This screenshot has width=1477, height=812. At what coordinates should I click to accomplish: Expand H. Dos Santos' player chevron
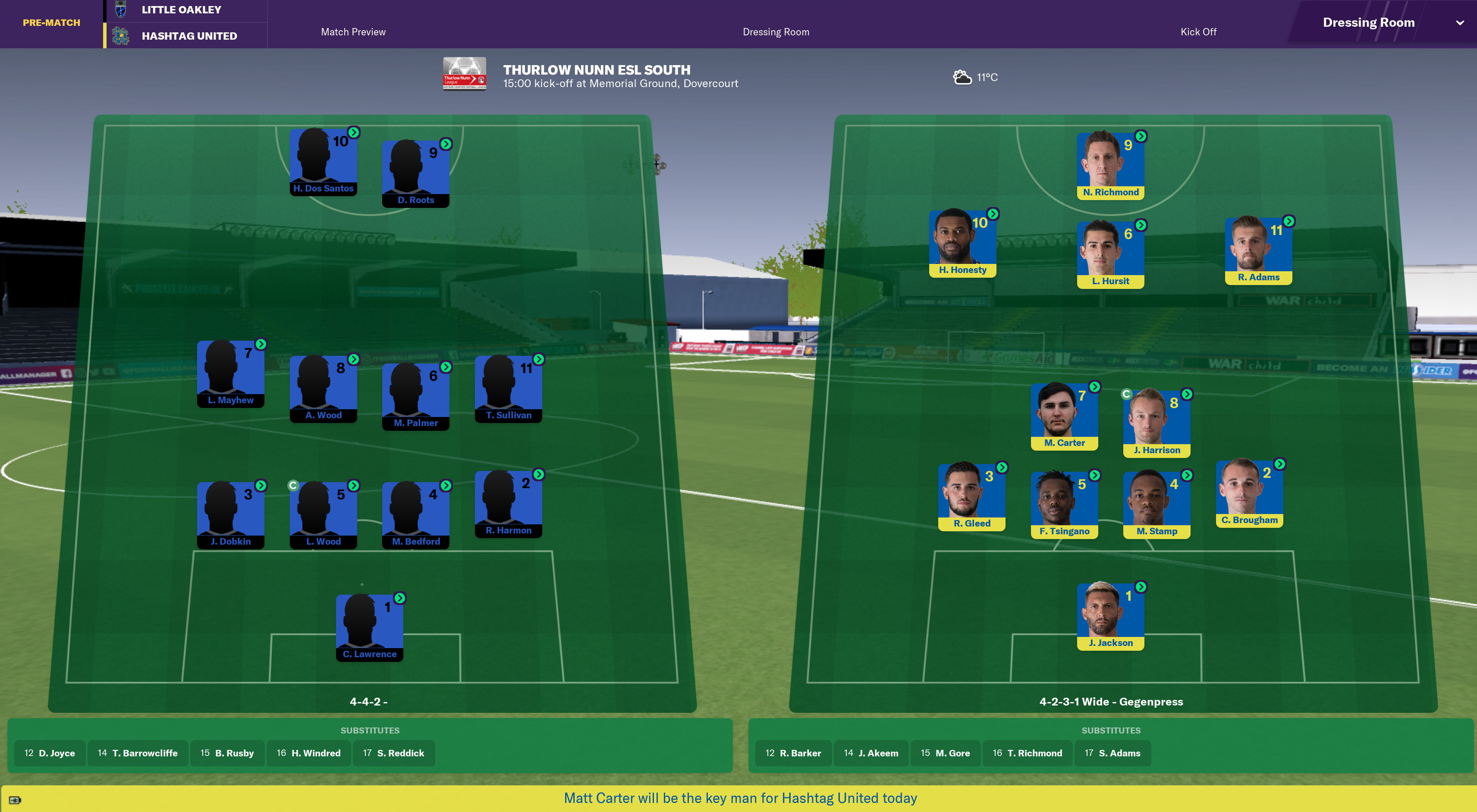point(354,132)
